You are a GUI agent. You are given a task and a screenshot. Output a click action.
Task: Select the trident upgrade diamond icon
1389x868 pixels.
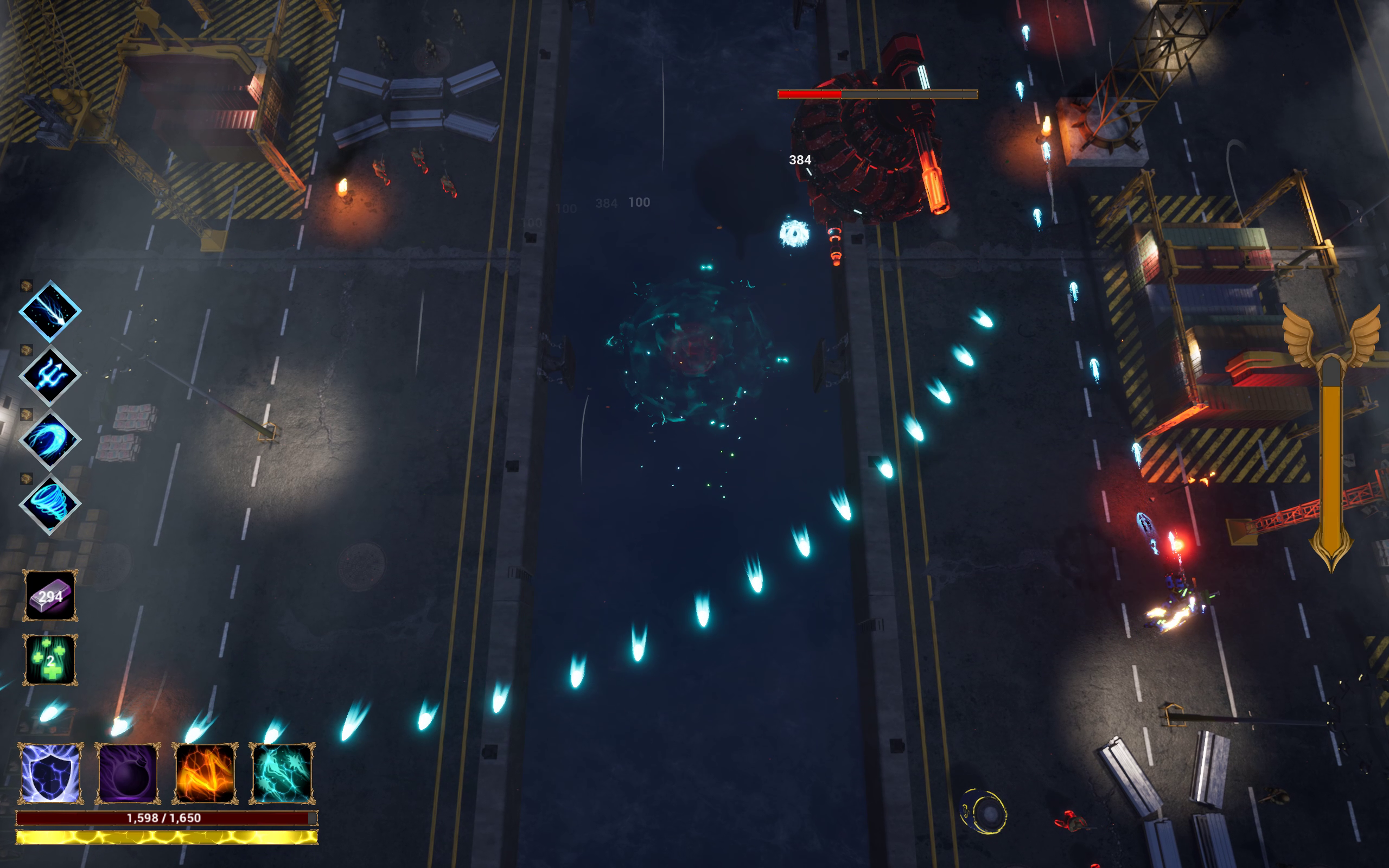click(x=50, y=375)
